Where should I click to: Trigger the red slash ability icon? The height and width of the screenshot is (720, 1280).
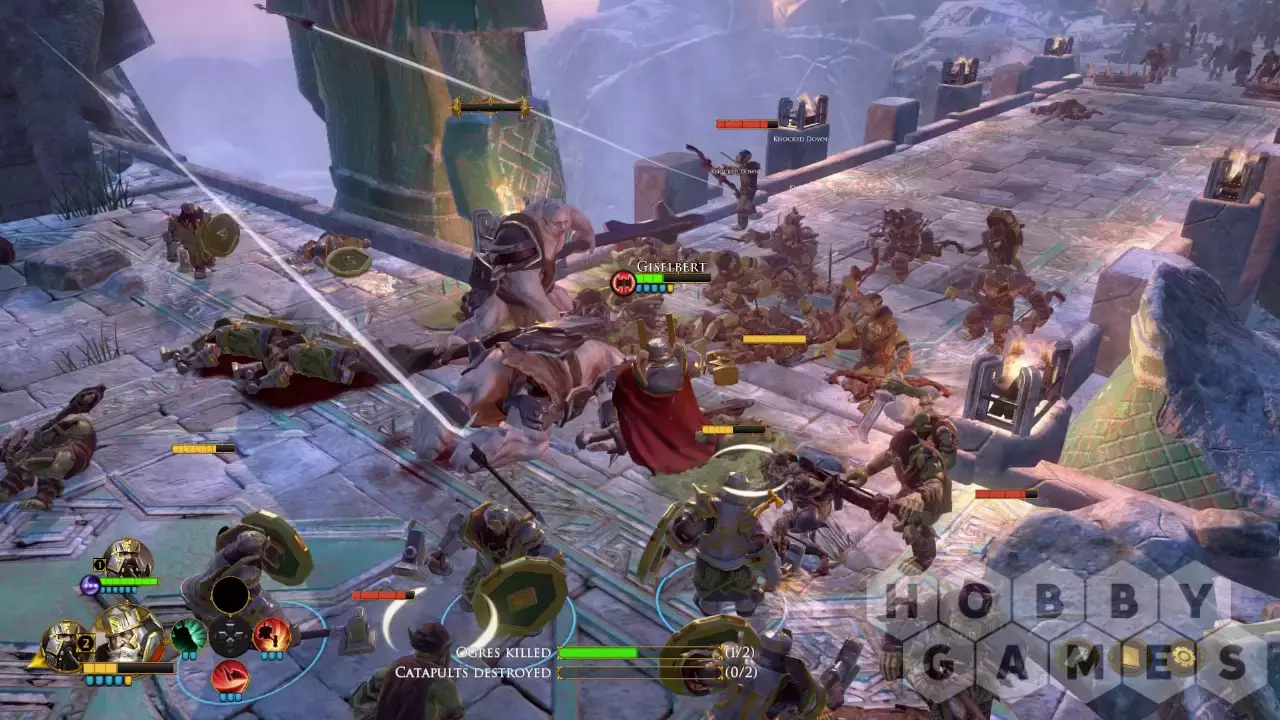click(230, 677)
